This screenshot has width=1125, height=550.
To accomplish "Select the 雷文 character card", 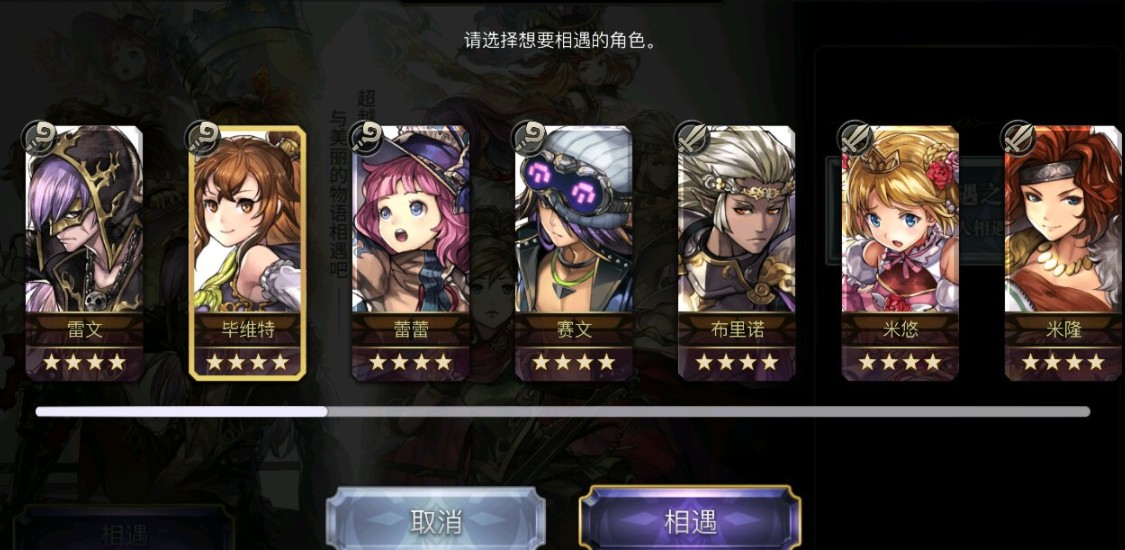I will coord(84,252).
